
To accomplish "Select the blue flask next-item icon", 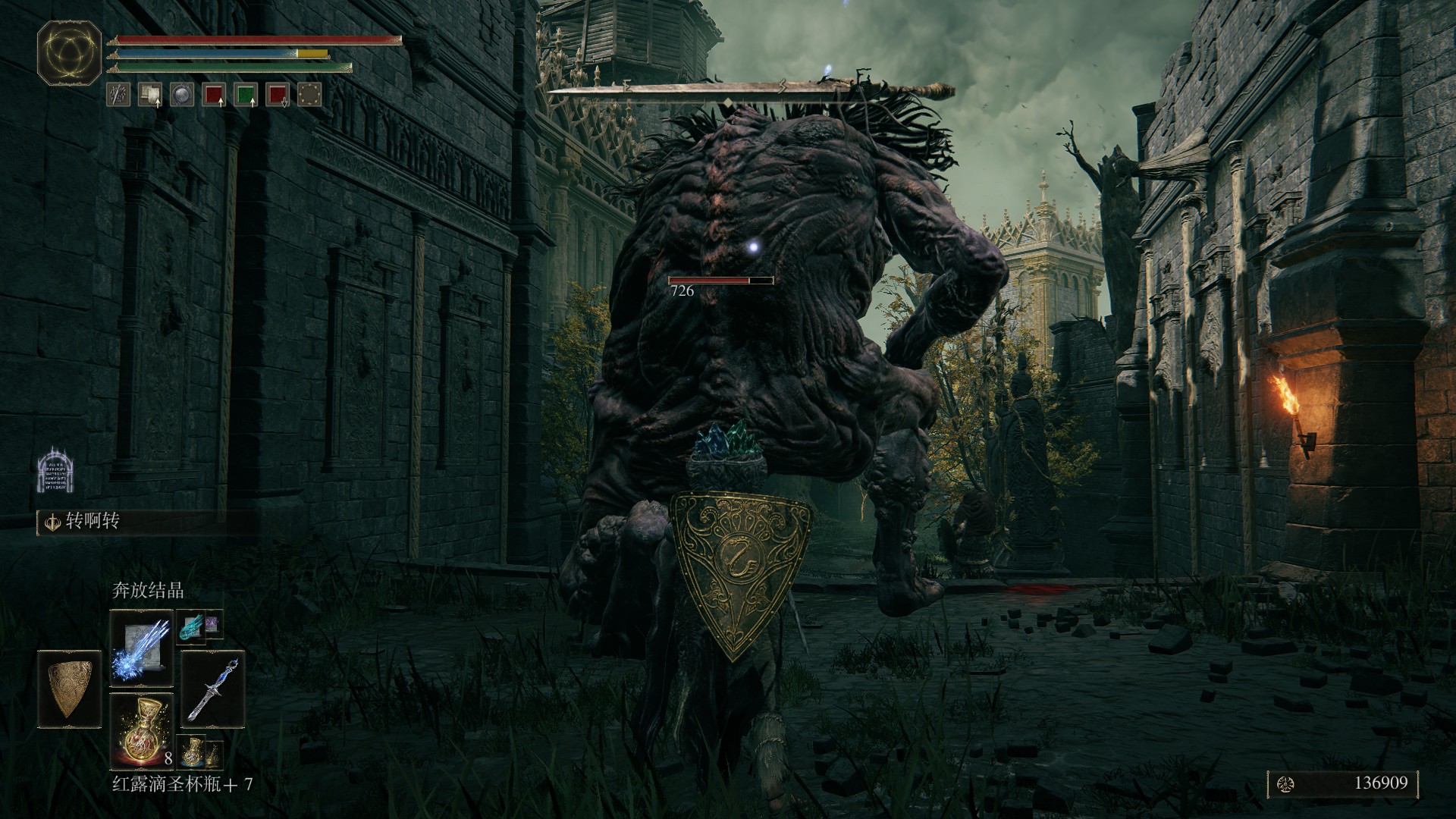I will tap(190, 750).
